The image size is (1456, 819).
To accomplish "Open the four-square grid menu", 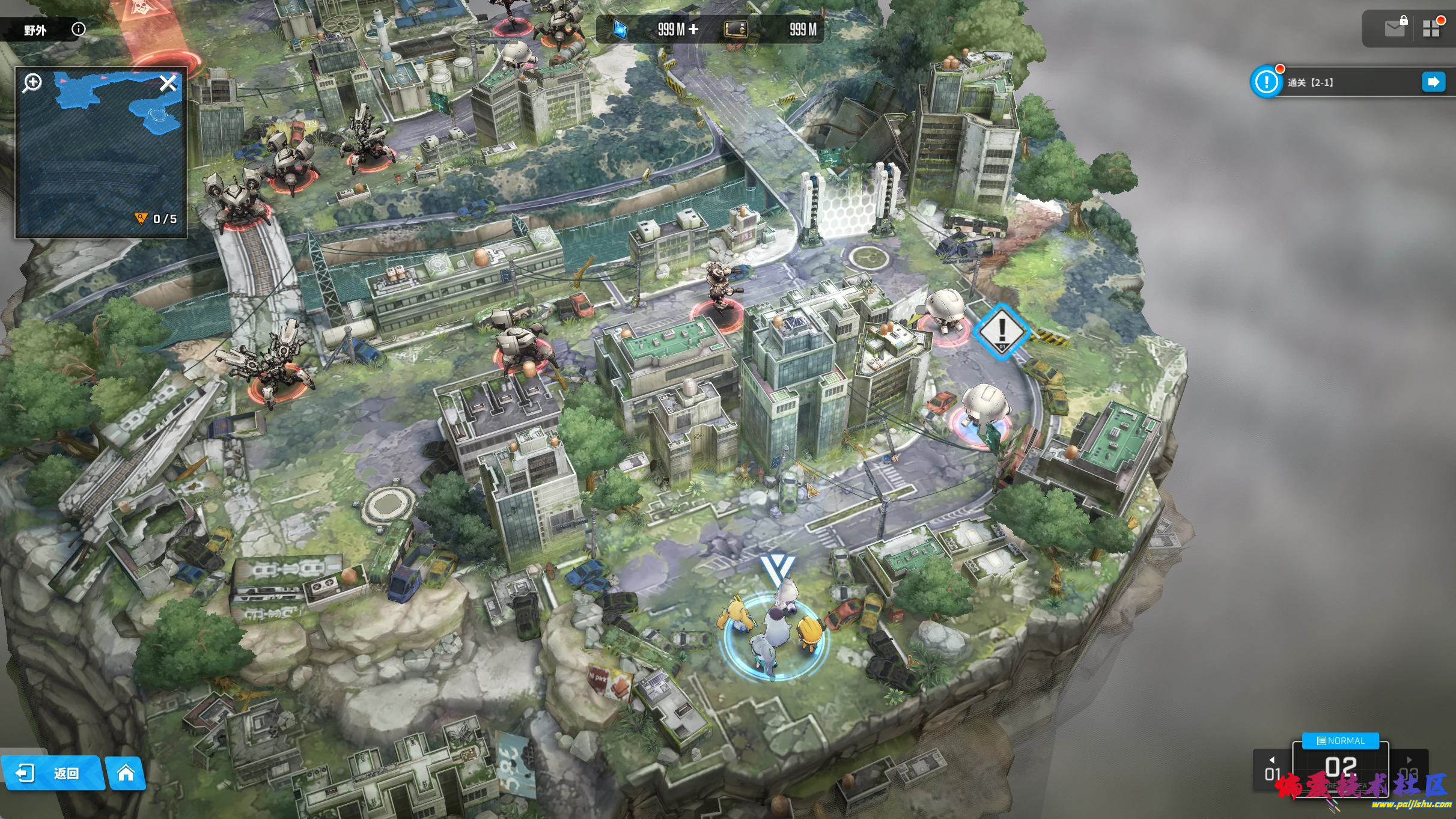I will 1431,28.
